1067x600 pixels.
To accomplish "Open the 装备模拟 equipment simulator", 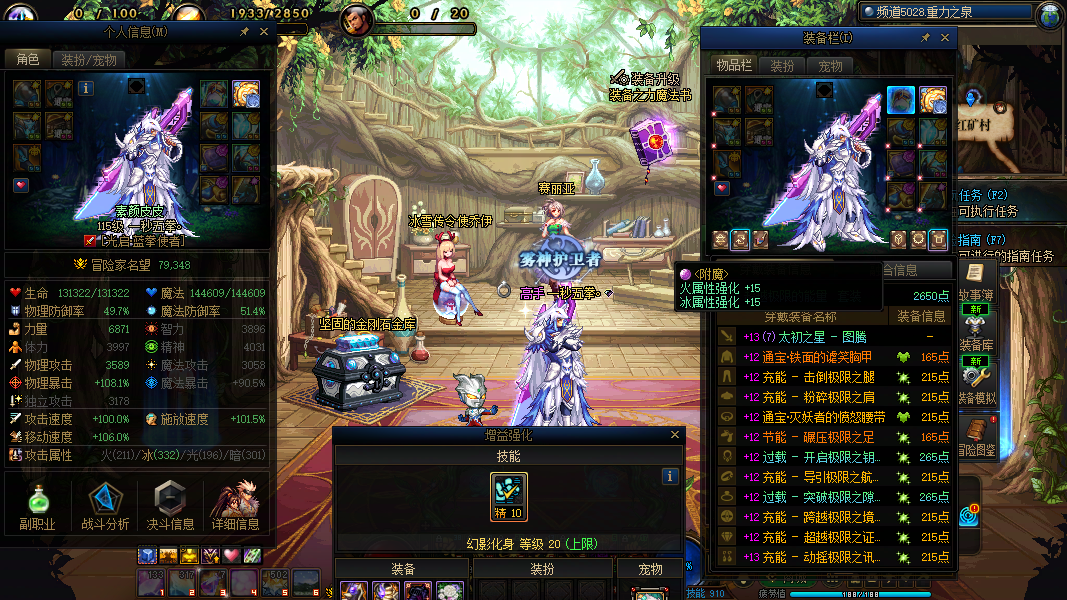I will [x=975, y=378].
